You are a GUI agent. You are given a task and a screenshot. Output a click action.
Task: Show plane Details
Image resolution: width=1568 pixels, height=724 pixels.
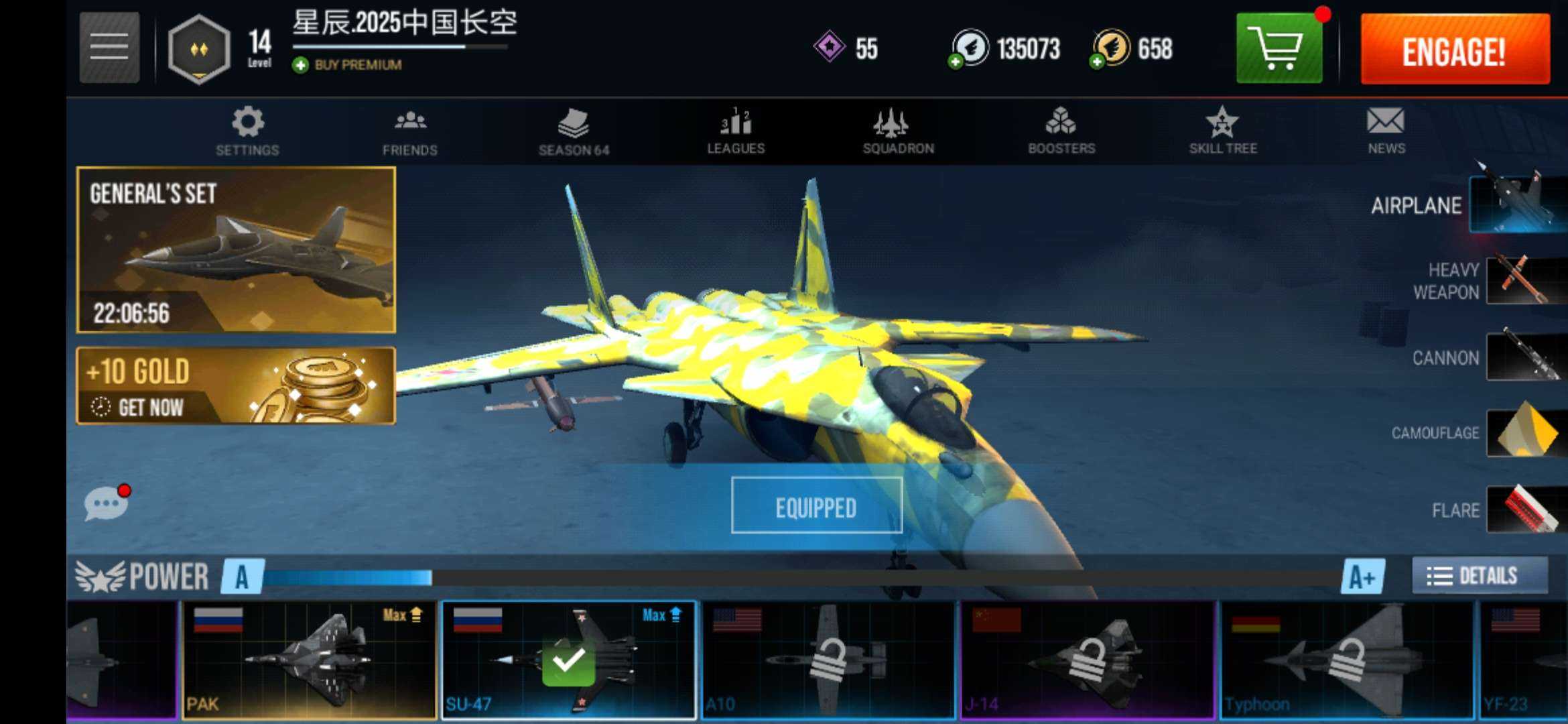pyautogui.click(x=1480, y=575)
